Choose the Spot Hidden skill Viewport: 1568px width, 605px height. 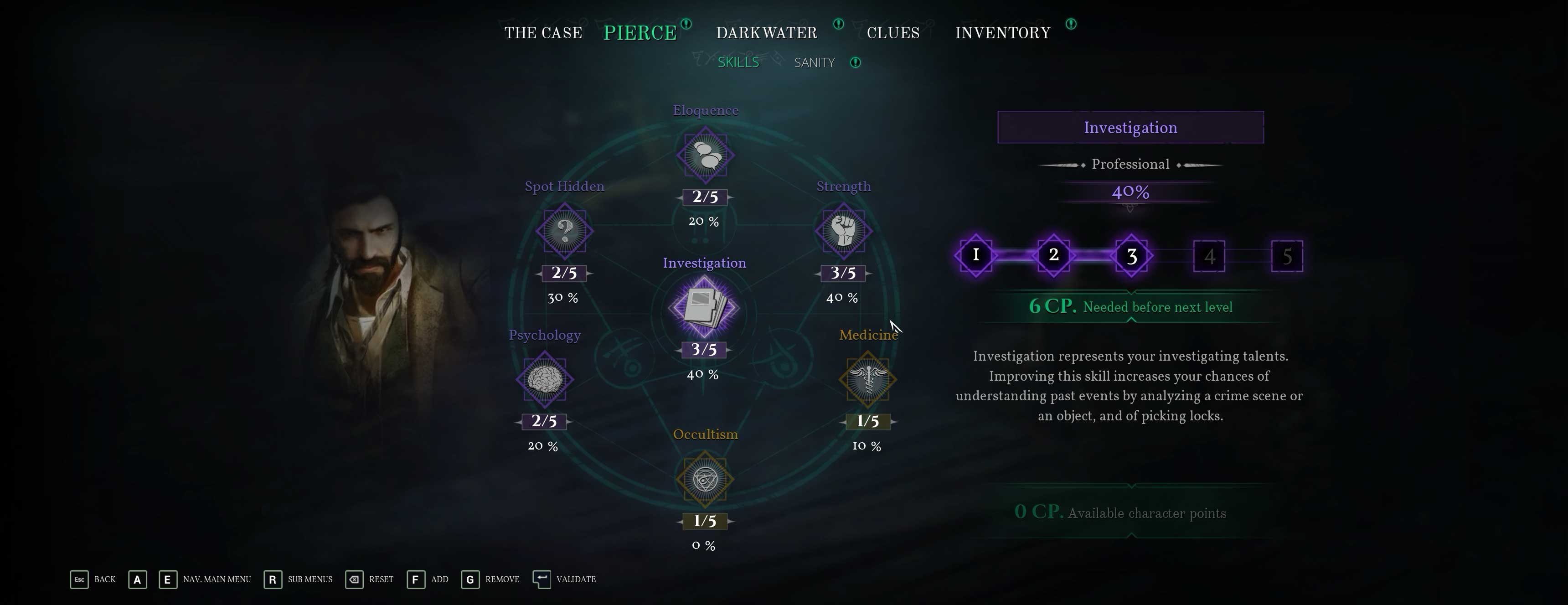click(564, 231)
